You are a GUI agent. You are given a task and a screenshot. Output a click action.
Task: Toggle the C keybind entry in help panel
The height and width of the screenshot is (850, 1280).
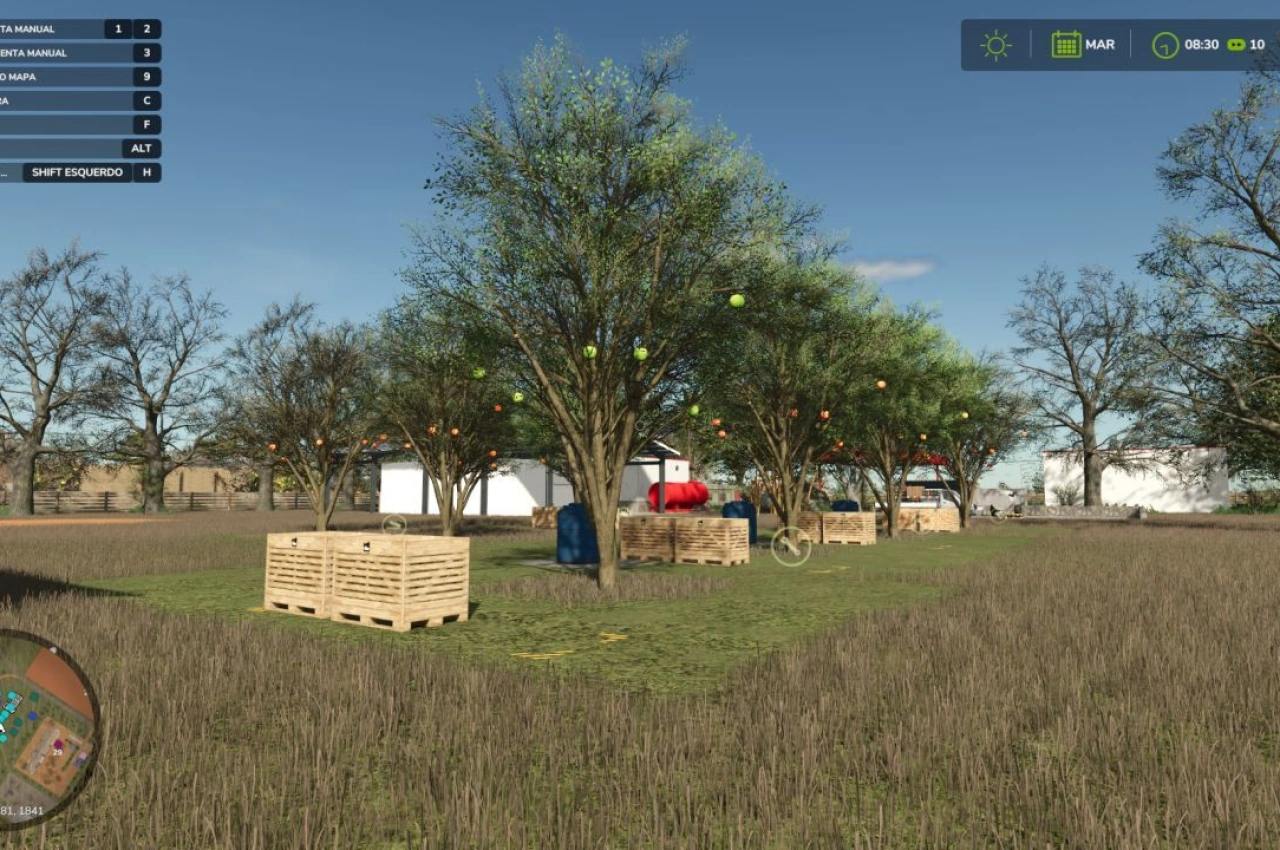pos(146,100)
